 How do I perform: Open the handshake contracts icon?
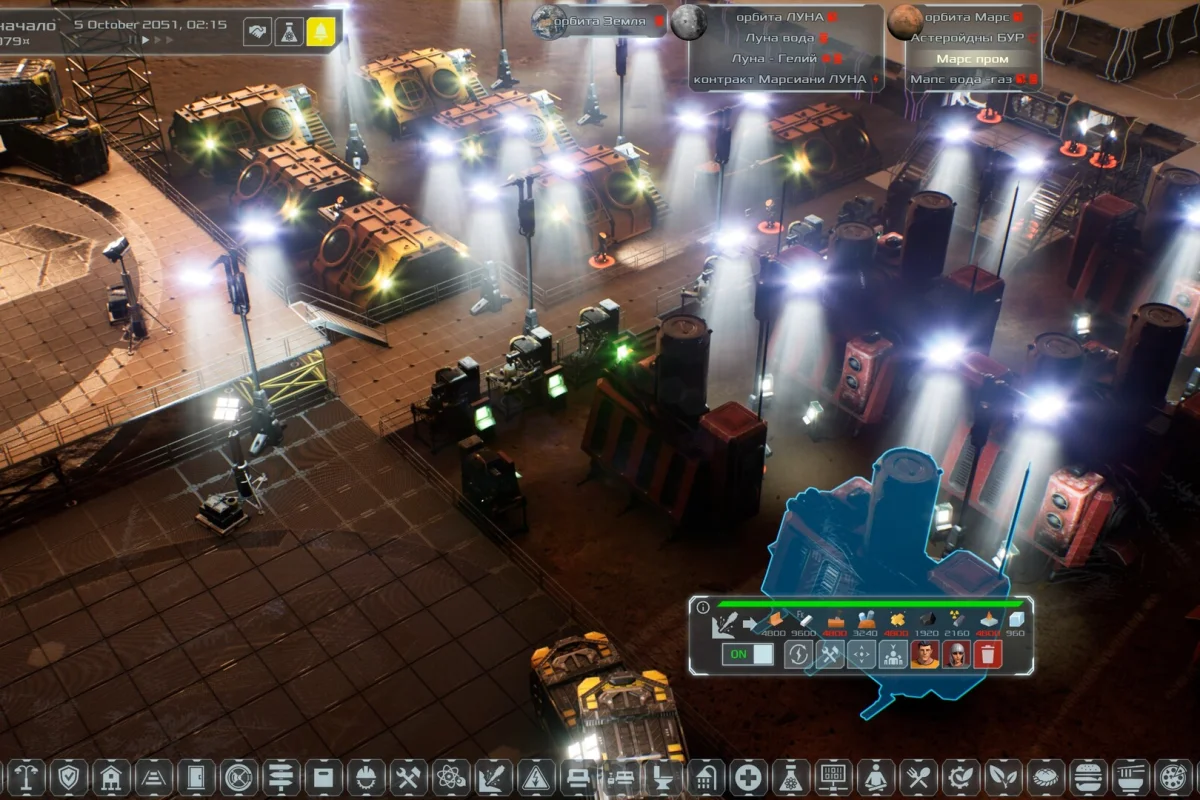(x=258, y=32)
